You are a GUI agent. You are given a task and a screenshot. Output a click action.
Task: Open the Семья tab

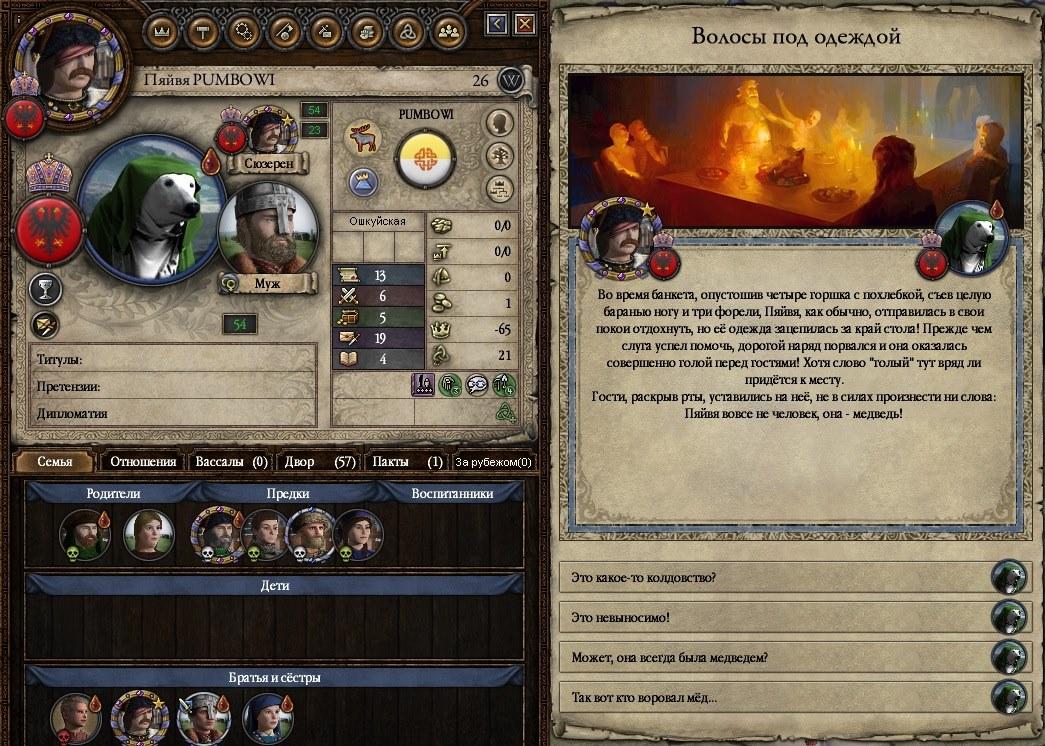click(55, 462)
